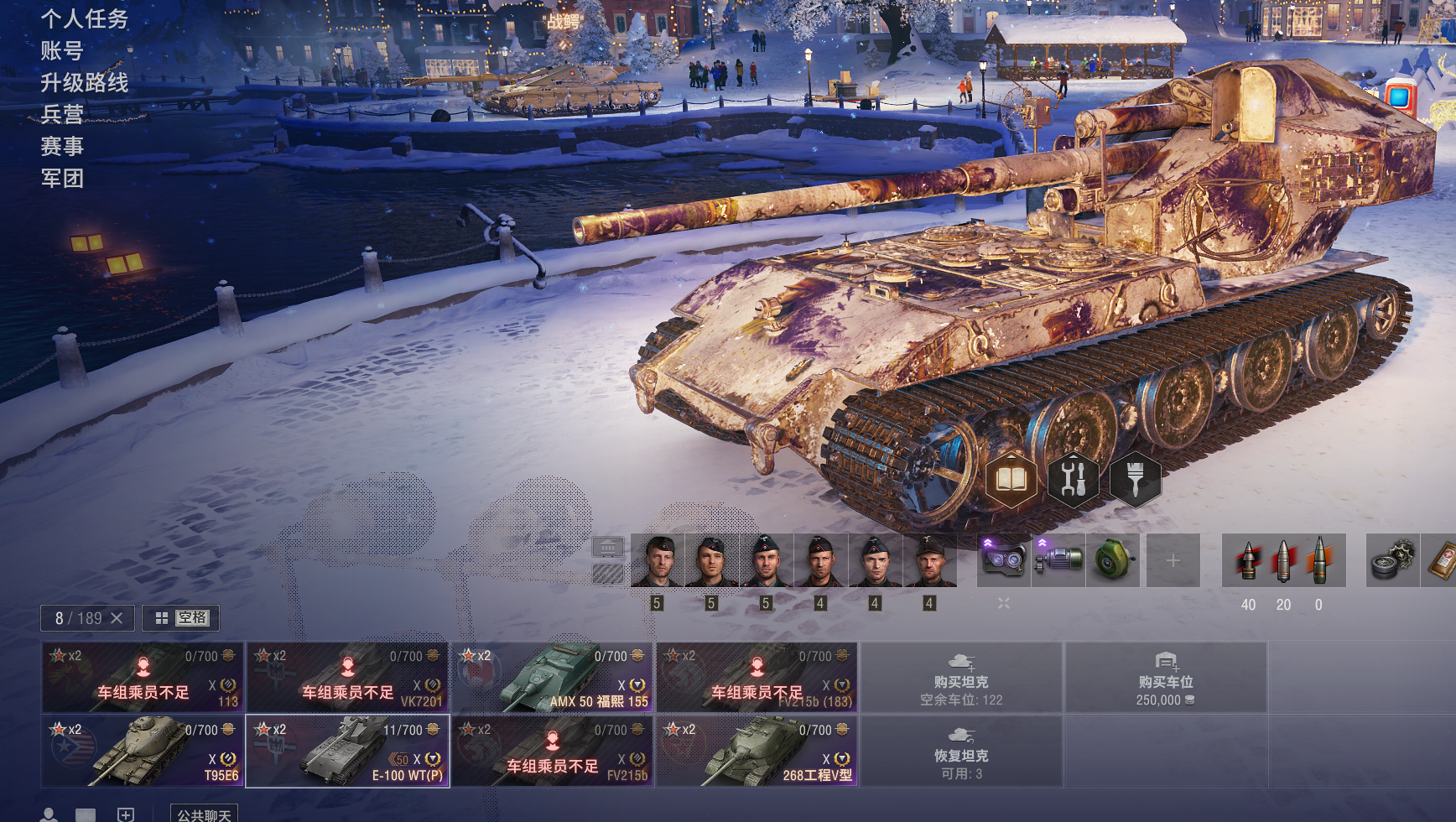The image size is (1456, 822).
Task: Add equipment in the empty plus slot
Action: pyautogui.click(x=1173, y=560)
